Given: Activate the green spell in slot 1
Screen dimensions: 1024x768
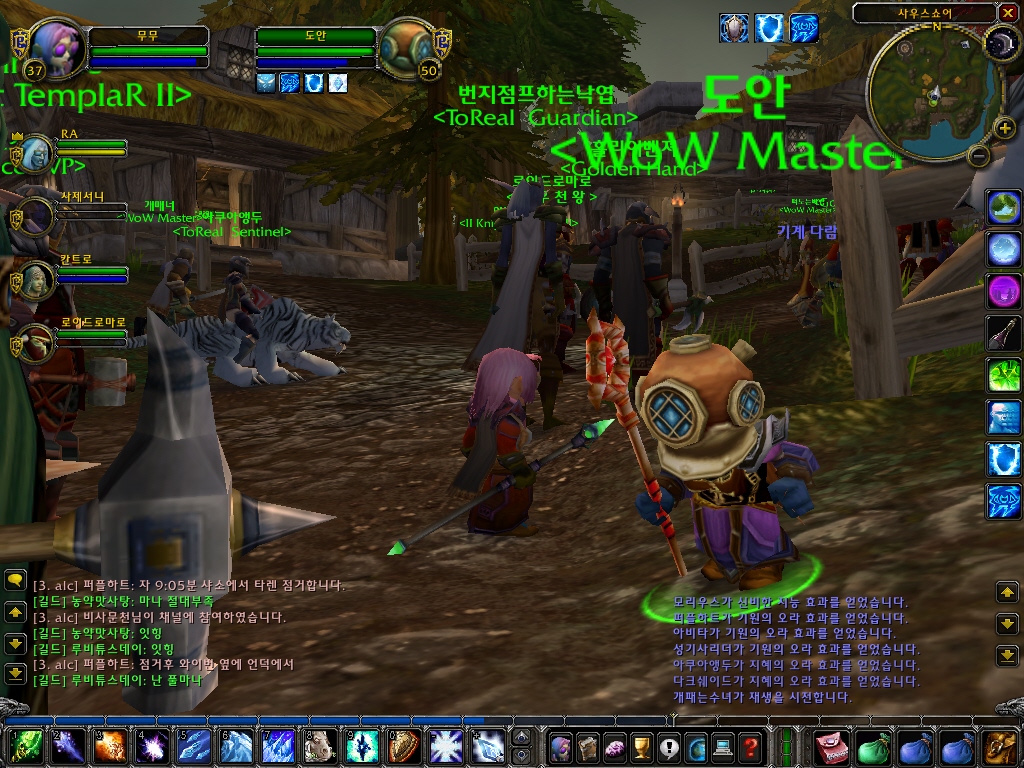Looking at the screenshot, I should [25, 746].
